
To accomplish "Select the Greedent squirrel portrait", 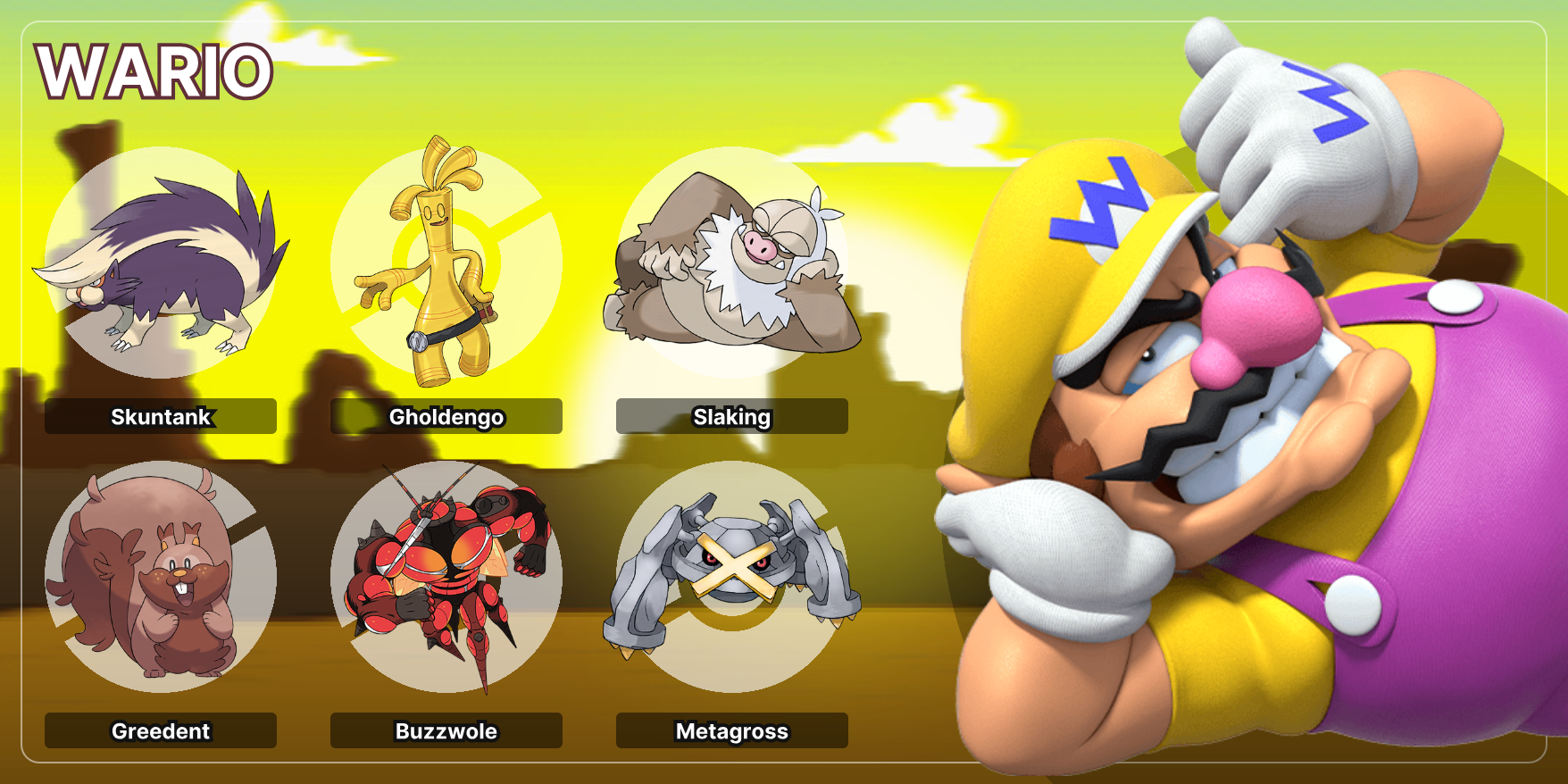I will 161,577.
